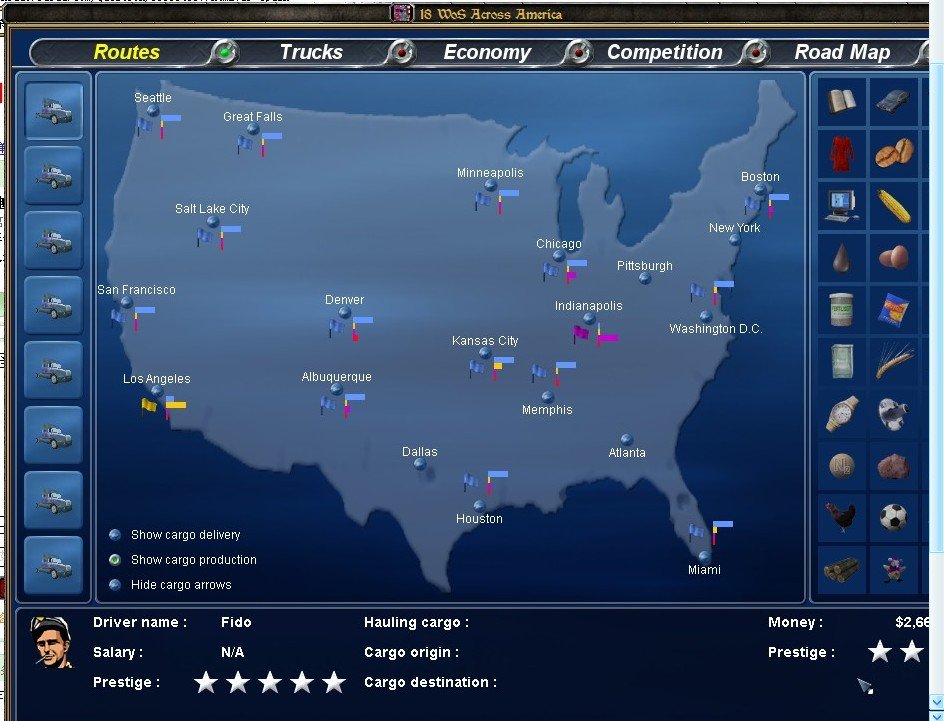Switch to the Trucks tab
The width and height of the screenshot is (944, 721).
pyautogui.click(x=310, y=52)
